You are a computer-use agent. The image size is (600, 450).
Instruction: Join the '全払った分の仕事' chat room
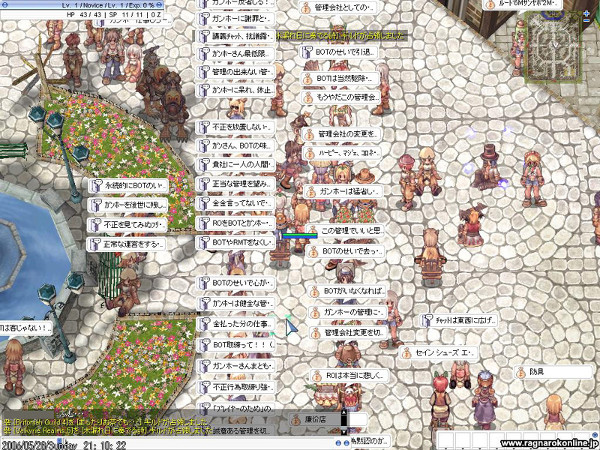click(234, 326)
